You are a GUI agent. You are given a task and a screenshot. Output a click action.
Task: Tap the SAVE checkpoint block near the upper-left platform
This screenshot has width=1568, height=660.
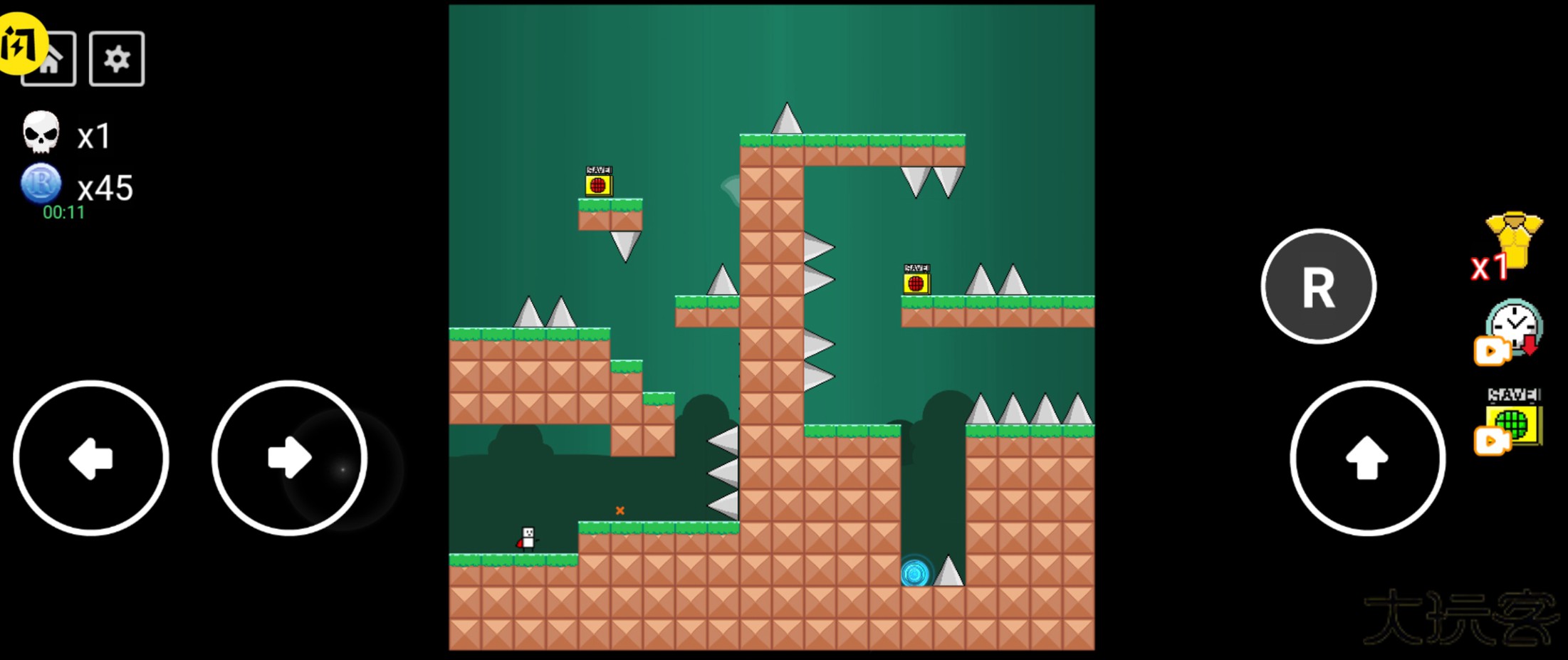[598, 183]
